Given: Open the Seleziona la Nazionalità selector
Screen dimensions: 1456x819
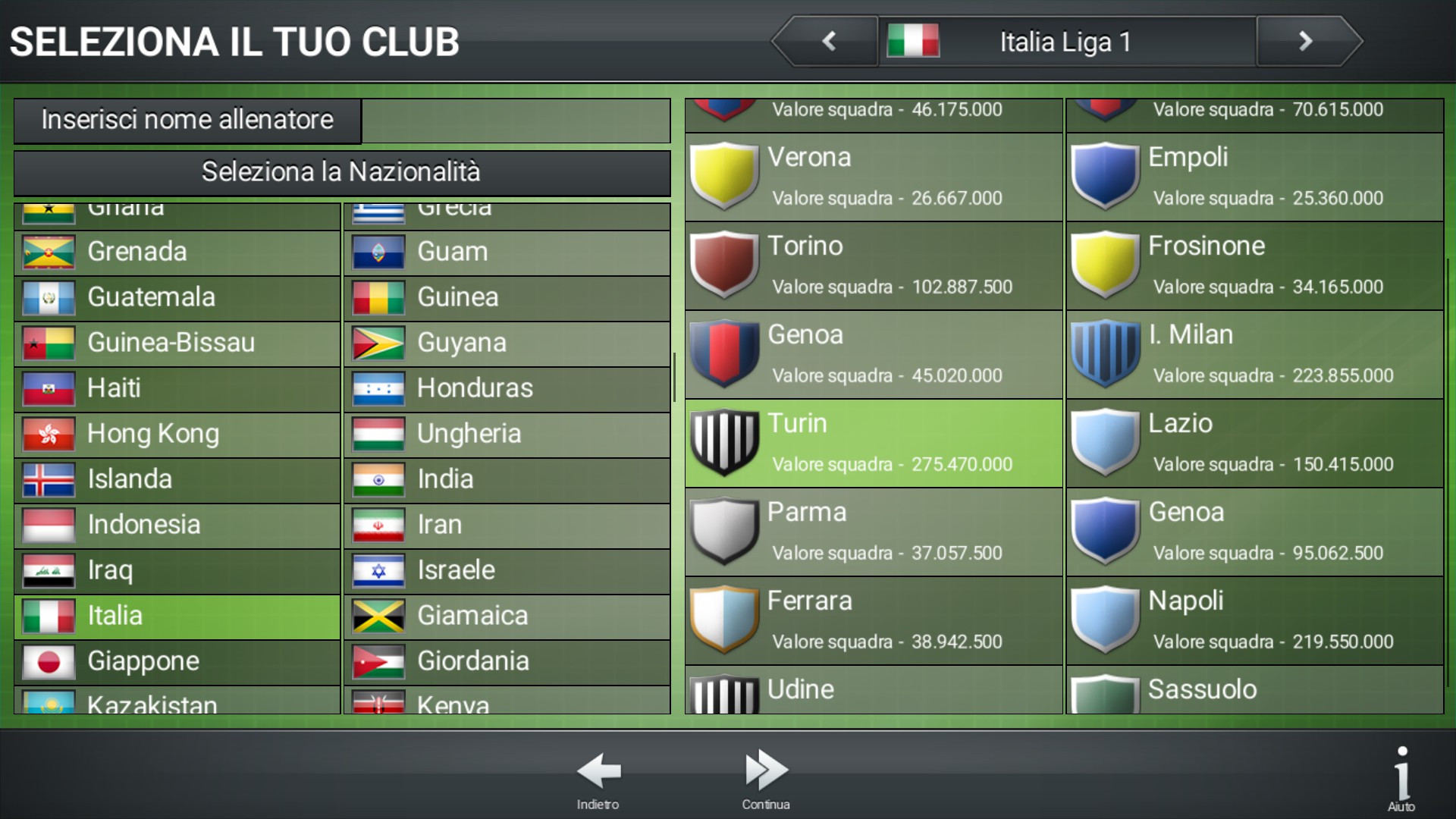Looking at the screenshot, I should [340, 173].
